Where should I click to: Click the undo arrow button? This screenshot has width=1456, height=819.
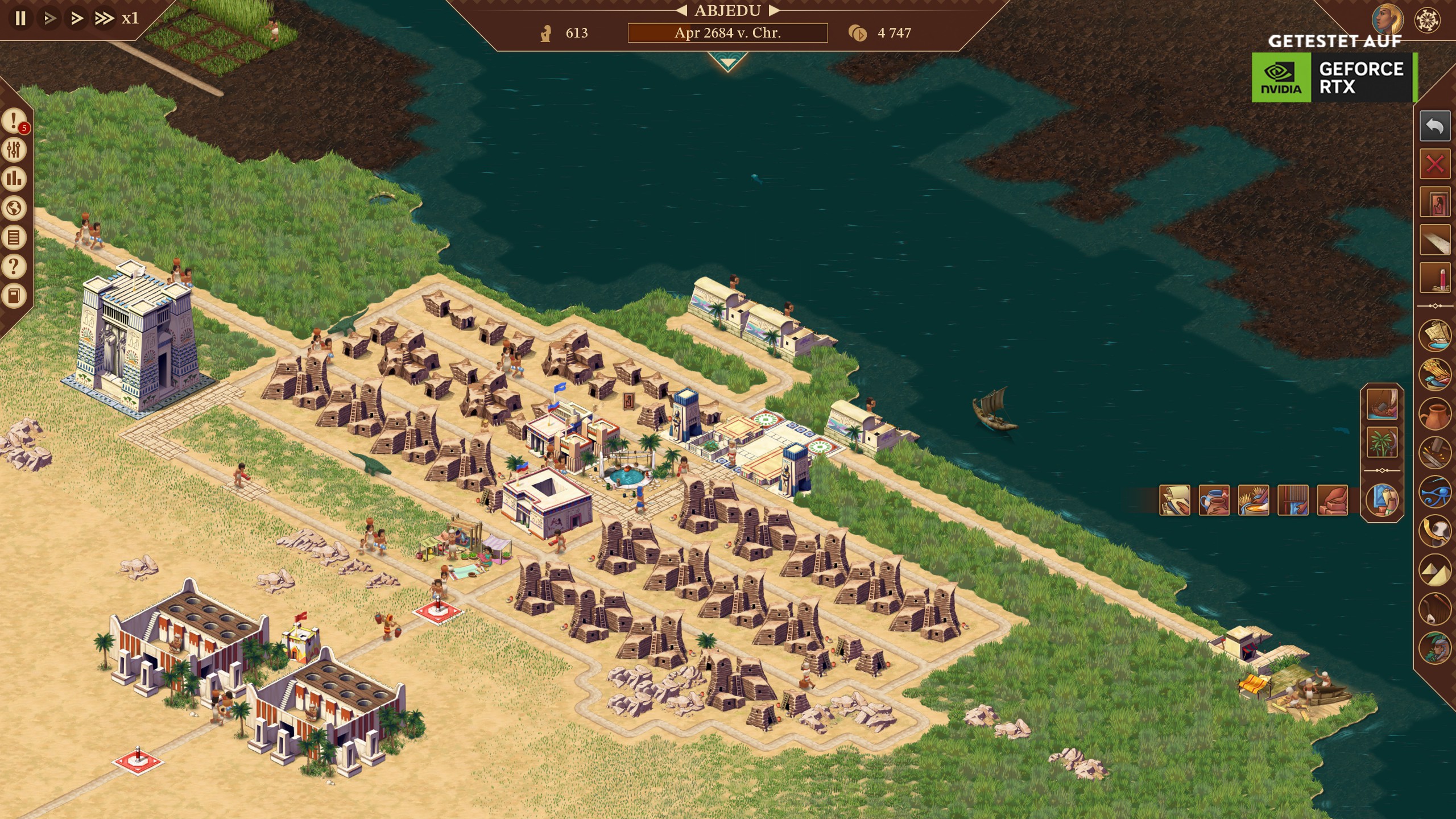(1434, 126)
